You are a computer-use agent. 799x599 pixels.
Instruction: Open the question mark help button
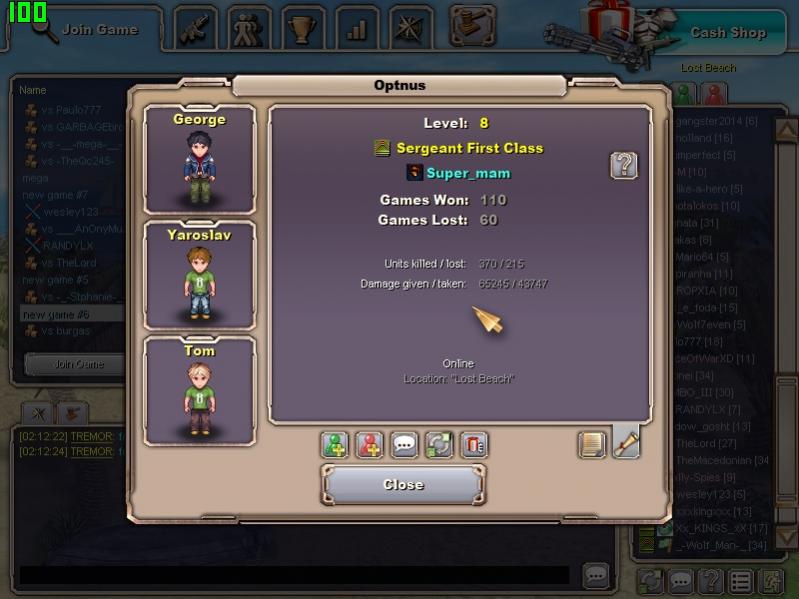(x=624, y=165)
